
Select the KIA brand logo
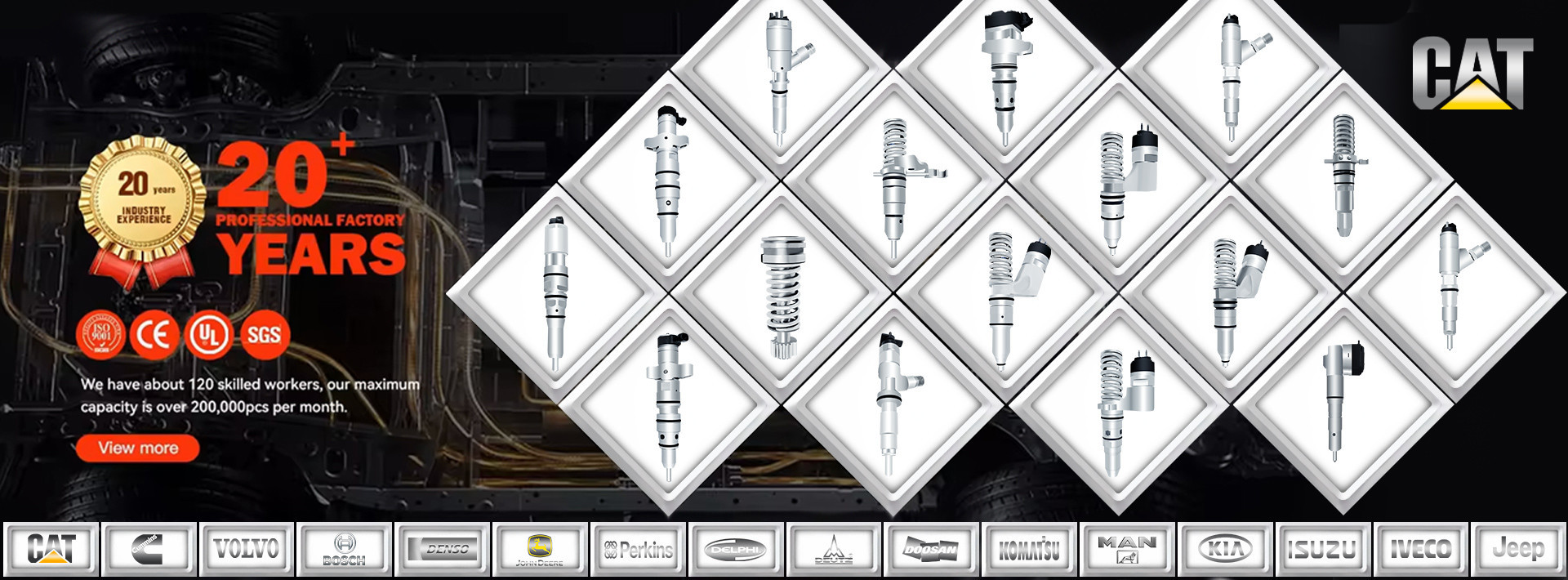point(1225,549)
